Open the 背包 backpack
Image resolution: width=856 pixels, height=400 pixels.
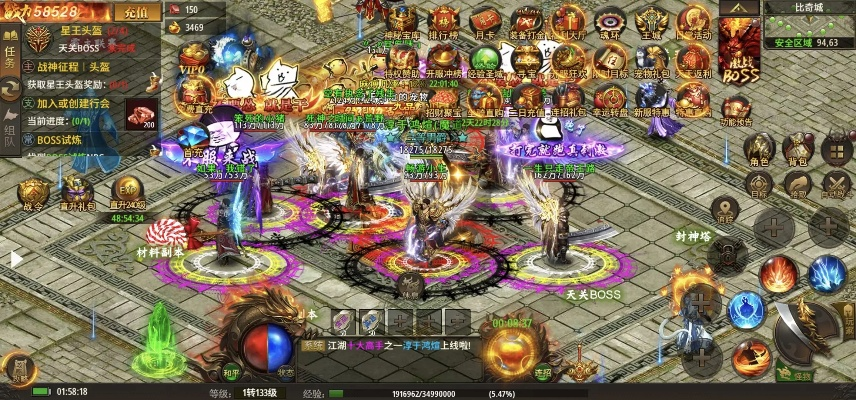click(x=797, y=150)
